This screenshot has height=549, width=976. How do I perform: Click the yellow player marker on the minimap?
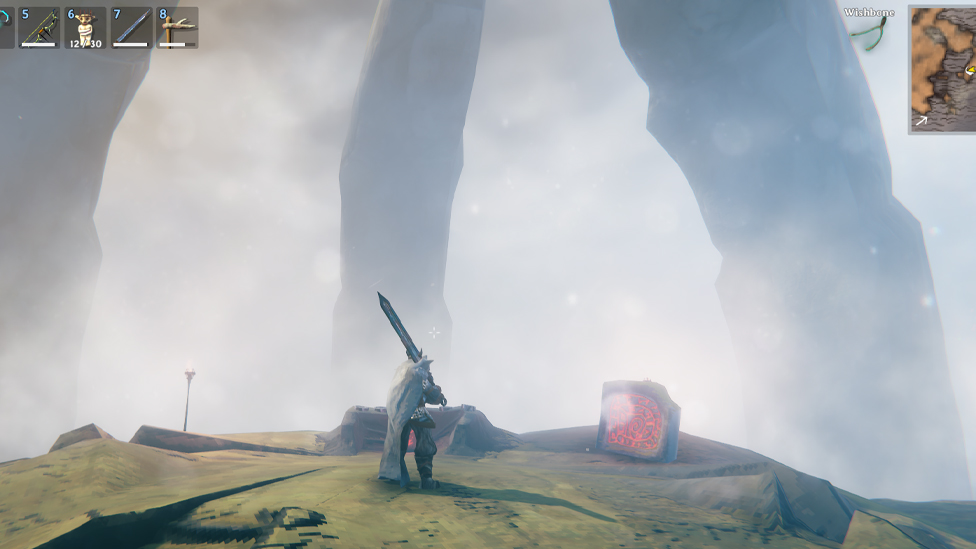(x=970, y=70)
